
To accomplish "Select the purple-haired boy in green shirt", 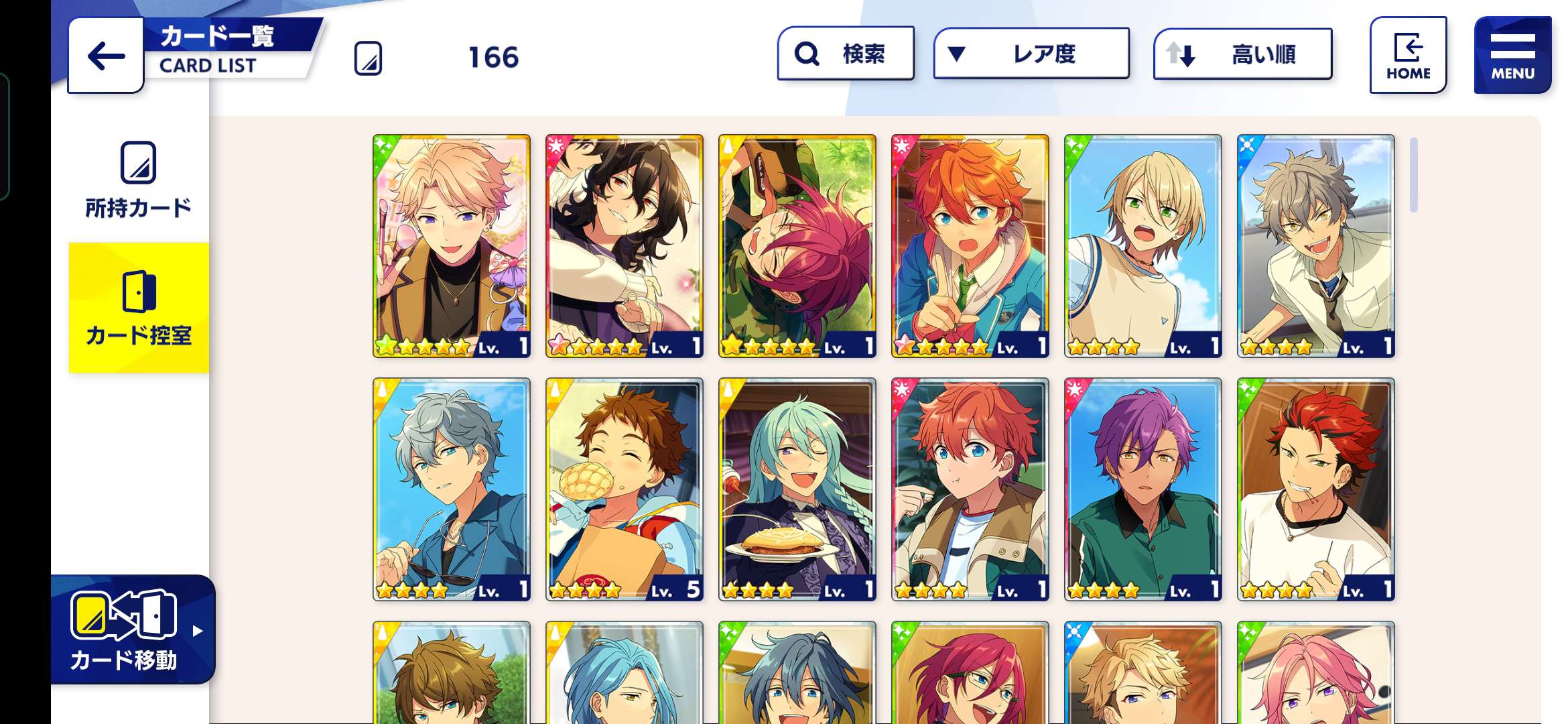I will click(x=1143, y=489).
